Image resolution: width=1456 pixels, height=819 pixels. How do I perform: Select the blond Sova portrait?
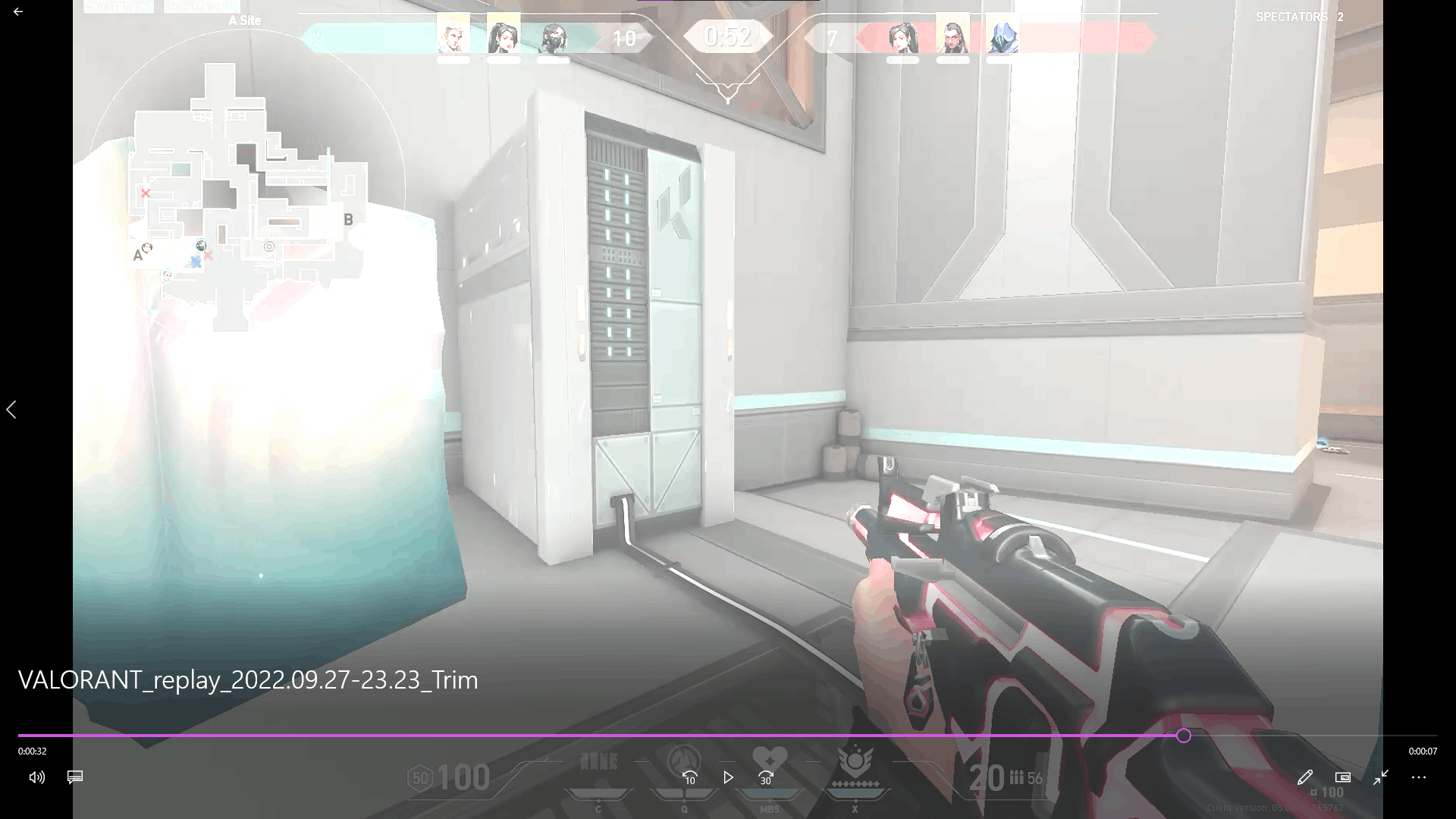point(453,35)
